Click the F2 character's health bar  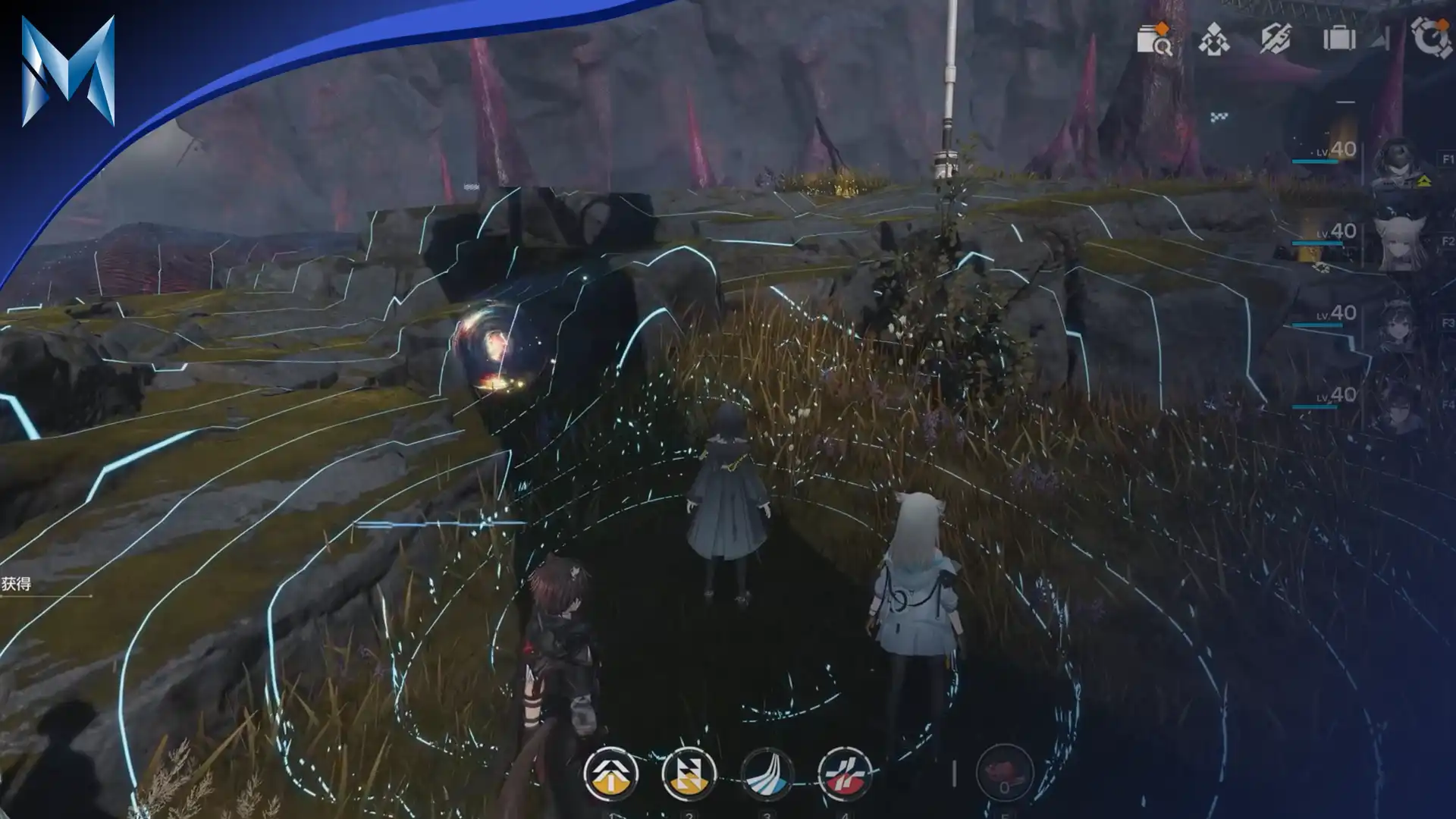pyautogui.click(x=1317, y=242)
